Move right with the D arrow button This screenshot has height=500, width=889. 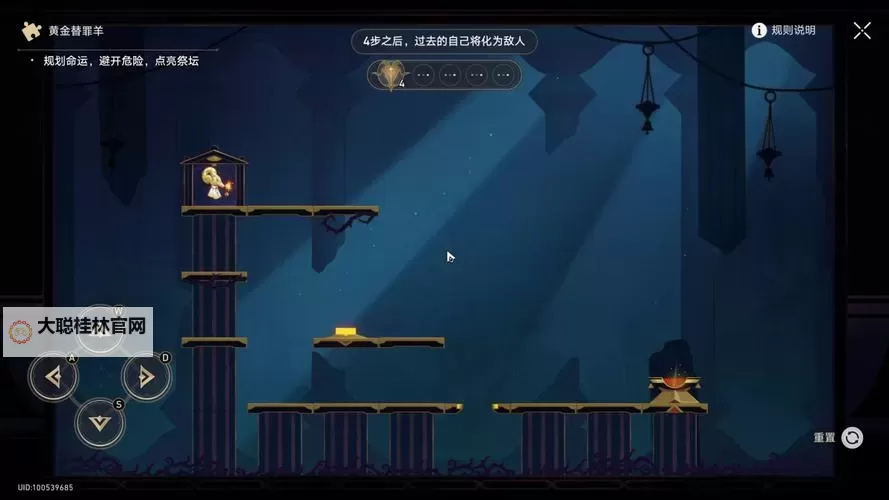[x=146, y=377]
